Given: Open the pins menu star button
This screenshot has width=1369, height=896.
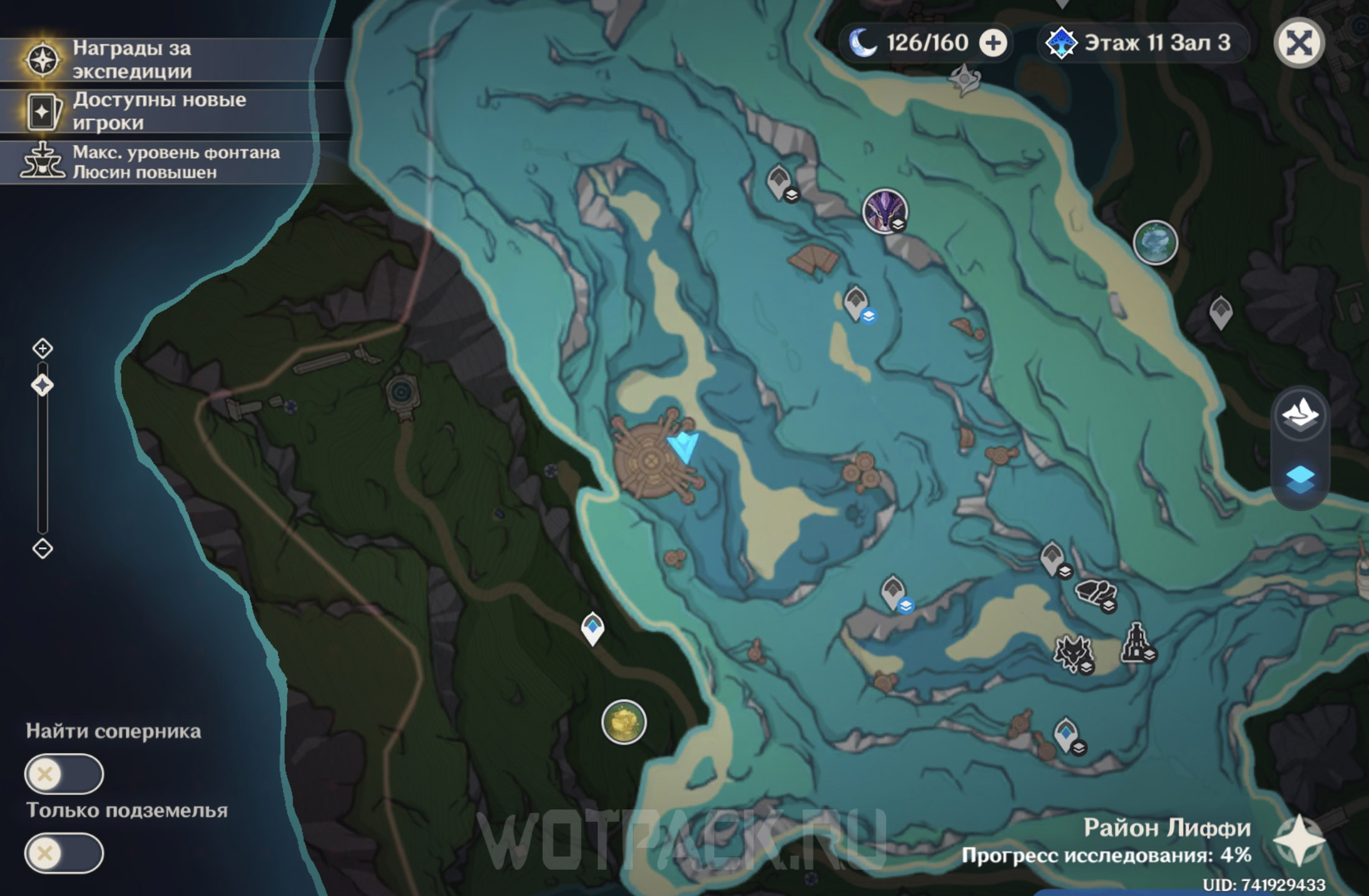Looking at the screenshot, I should coord(1299,841).
